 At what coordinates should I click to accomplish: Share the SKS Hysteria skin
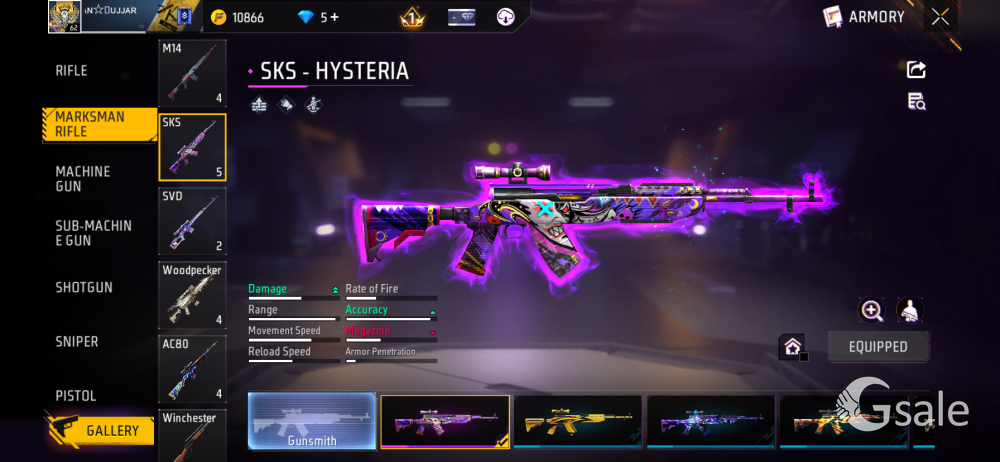pyautogui.click(x=916, y=70)
